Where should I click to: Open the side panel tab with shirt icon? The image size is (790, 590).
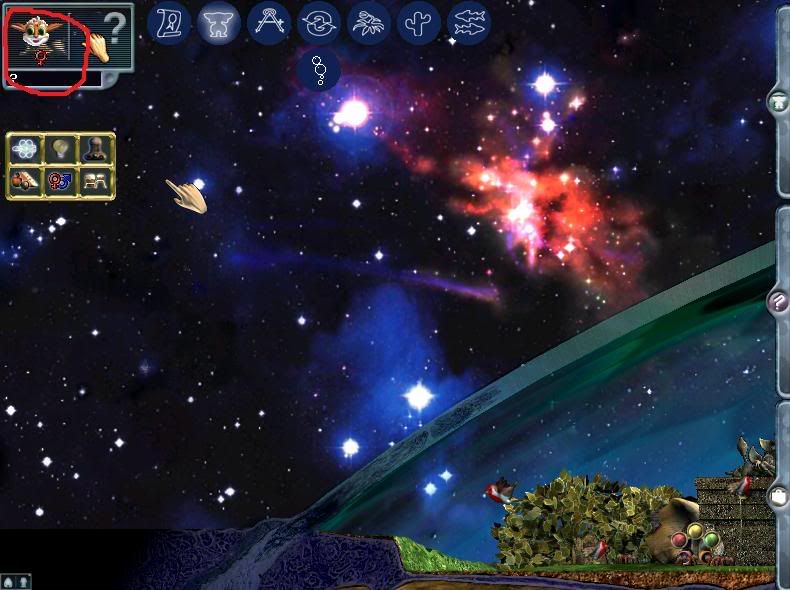point(778,101)
